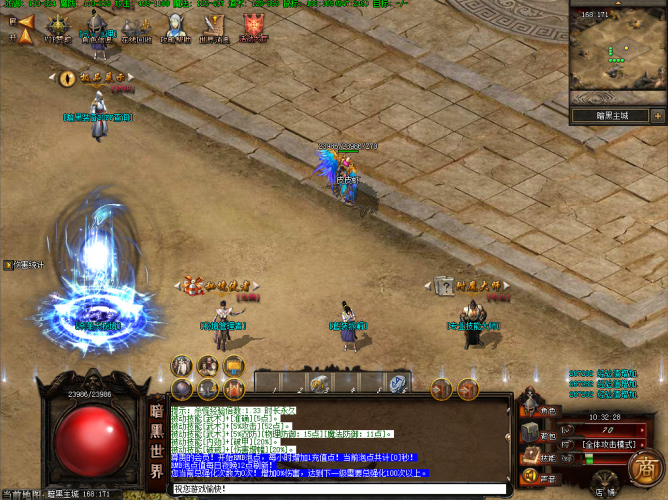Click the chat input field
This screenshot has height=500, width=668.
(x=340, y=489)
